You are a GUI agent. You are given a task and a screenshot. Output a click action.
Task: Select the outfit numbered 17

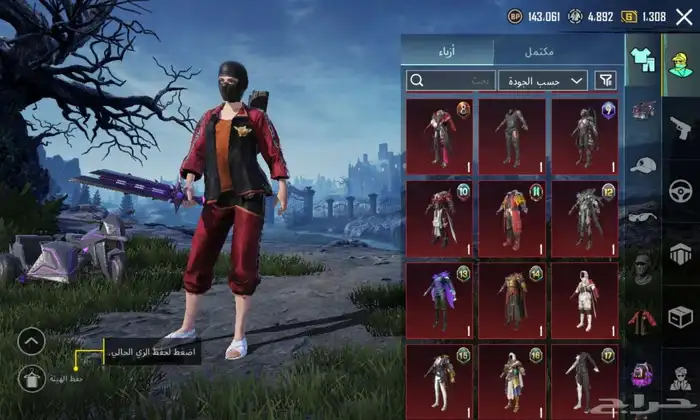(584, 380)
